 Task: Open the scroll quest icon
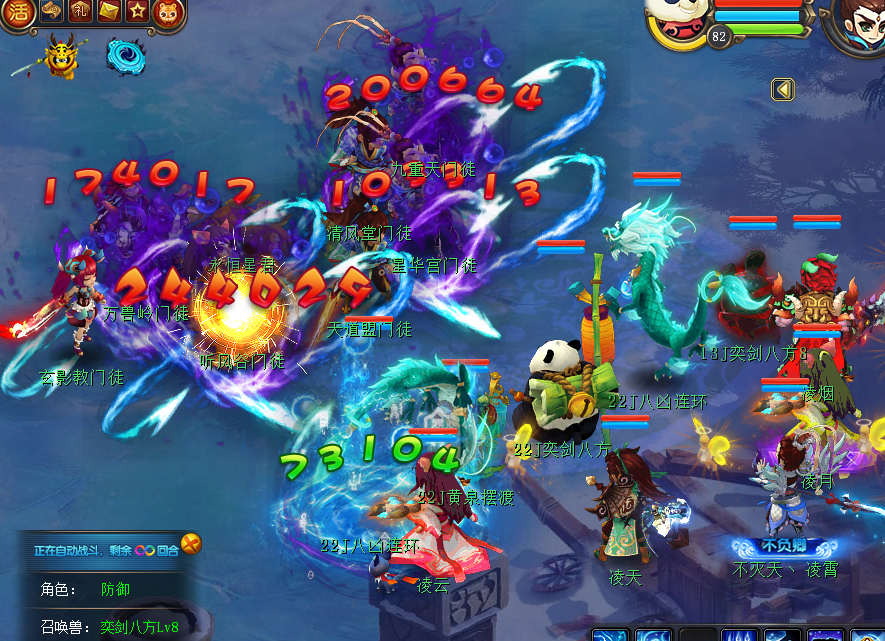point(52,12)
